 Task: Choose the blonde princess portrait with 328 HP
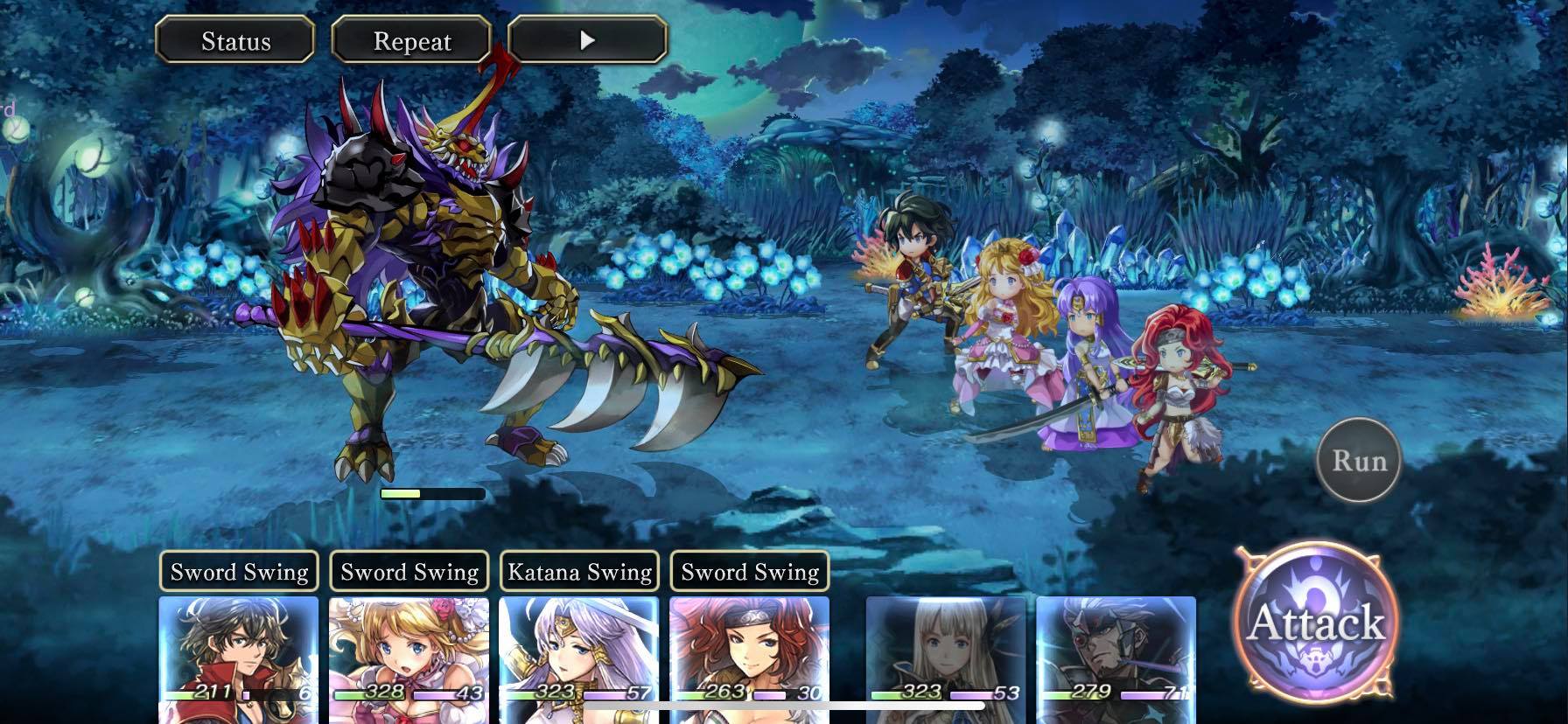tap(409, 651)
